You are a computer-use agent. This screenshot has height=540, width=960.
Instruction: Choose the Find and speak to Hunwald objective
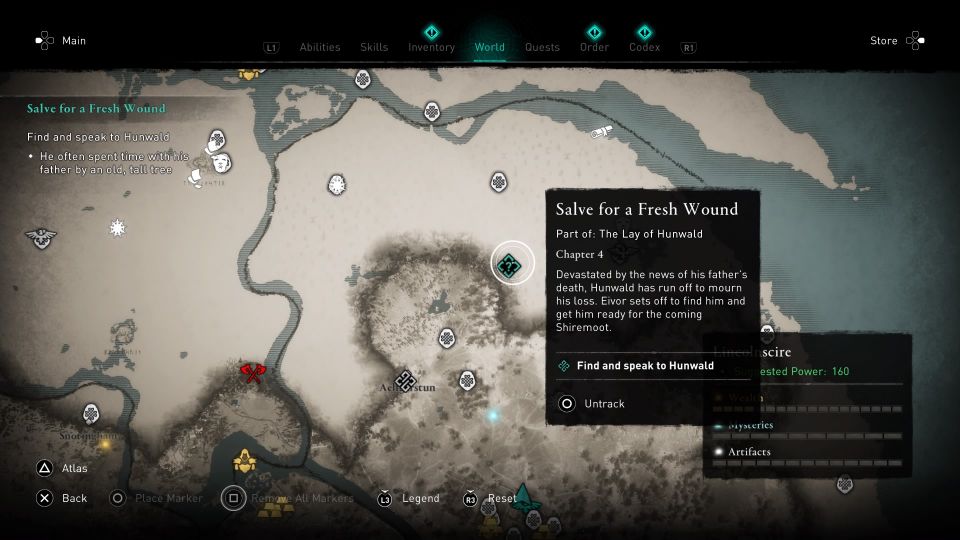(x=645, y=366)
